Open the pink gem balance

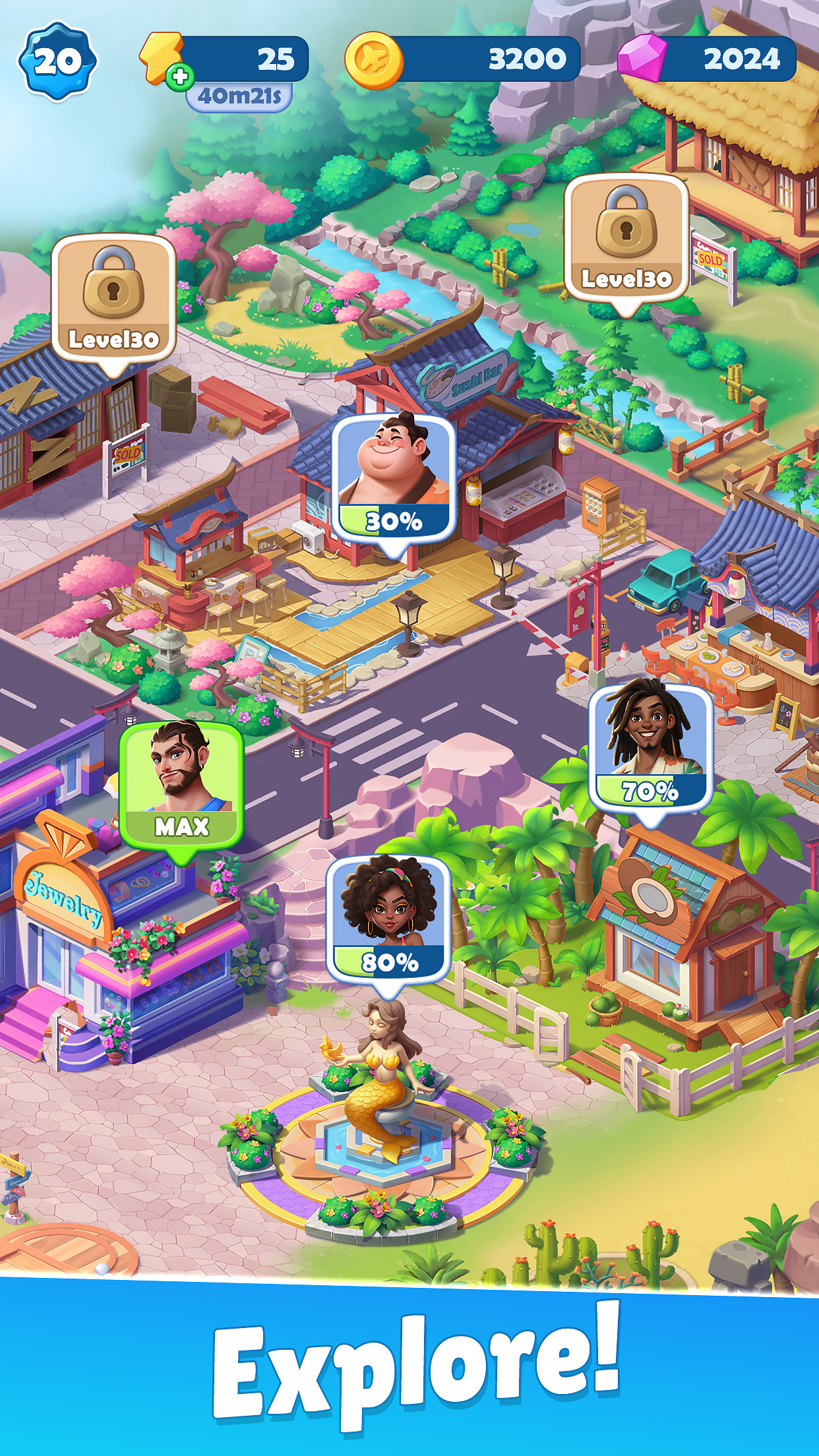pyautogui.click(x=707, y=59)
